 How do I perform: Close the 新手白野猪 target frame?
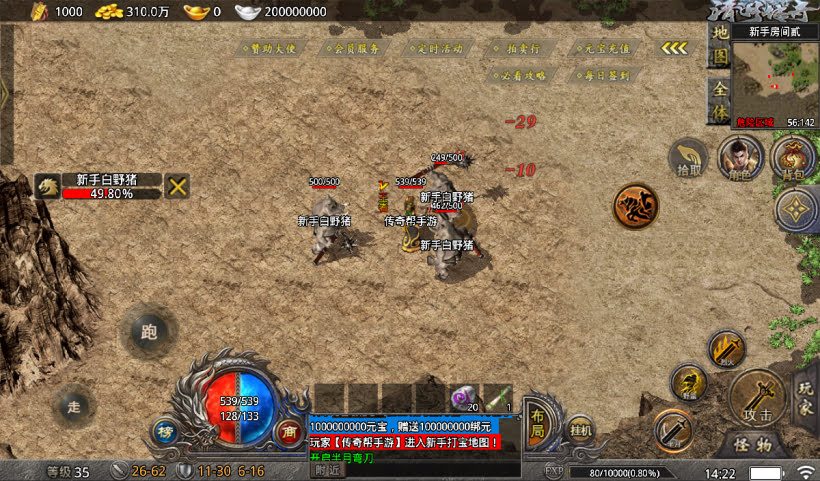(178, 185)
